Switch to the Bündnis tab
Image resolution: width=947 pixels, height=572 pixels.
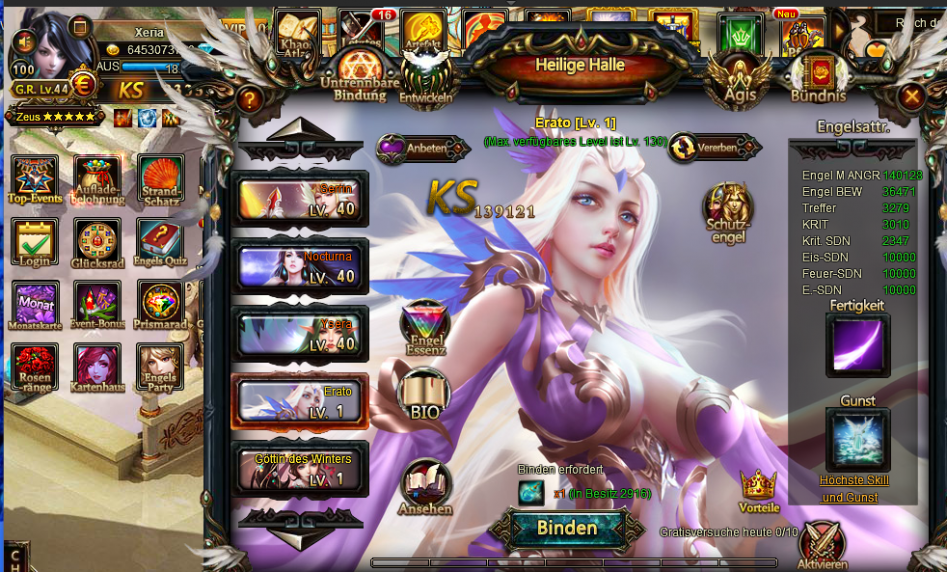[x=818, y=76]
